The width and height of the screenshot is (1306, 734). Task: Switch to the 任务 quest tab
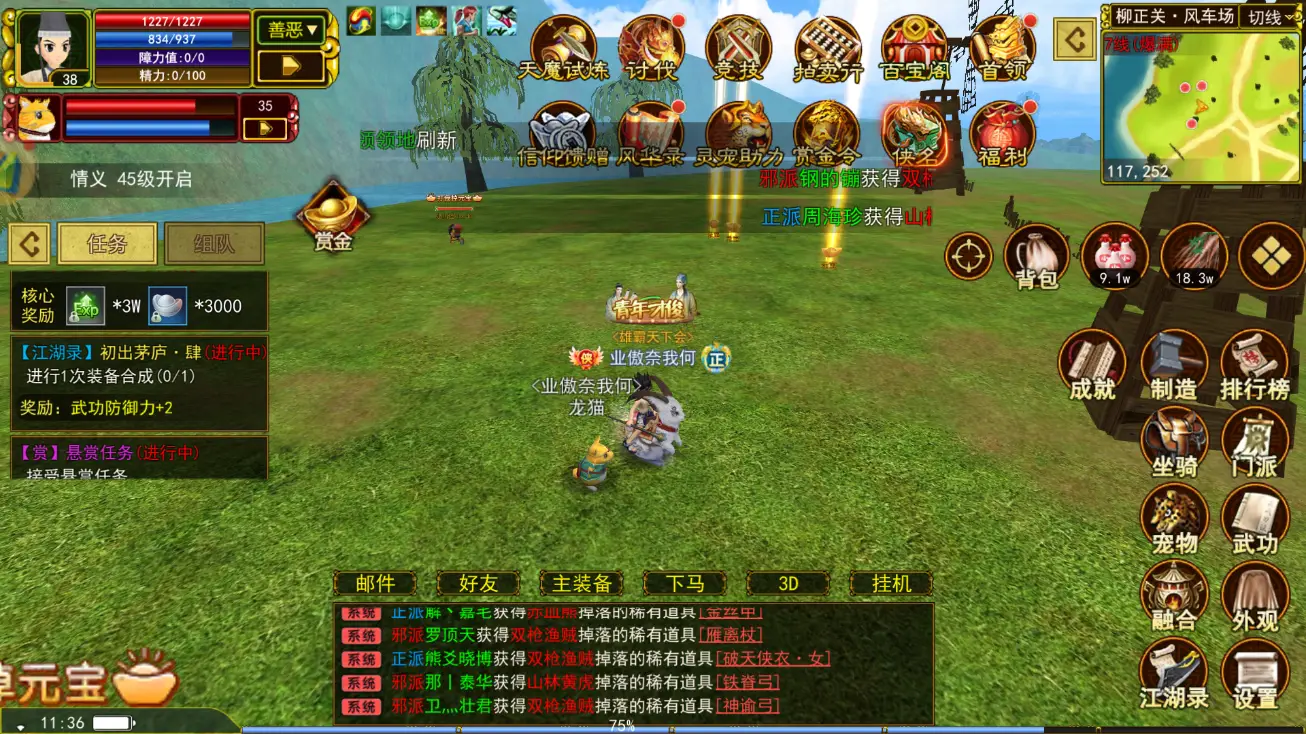click(x=106, y=243)
